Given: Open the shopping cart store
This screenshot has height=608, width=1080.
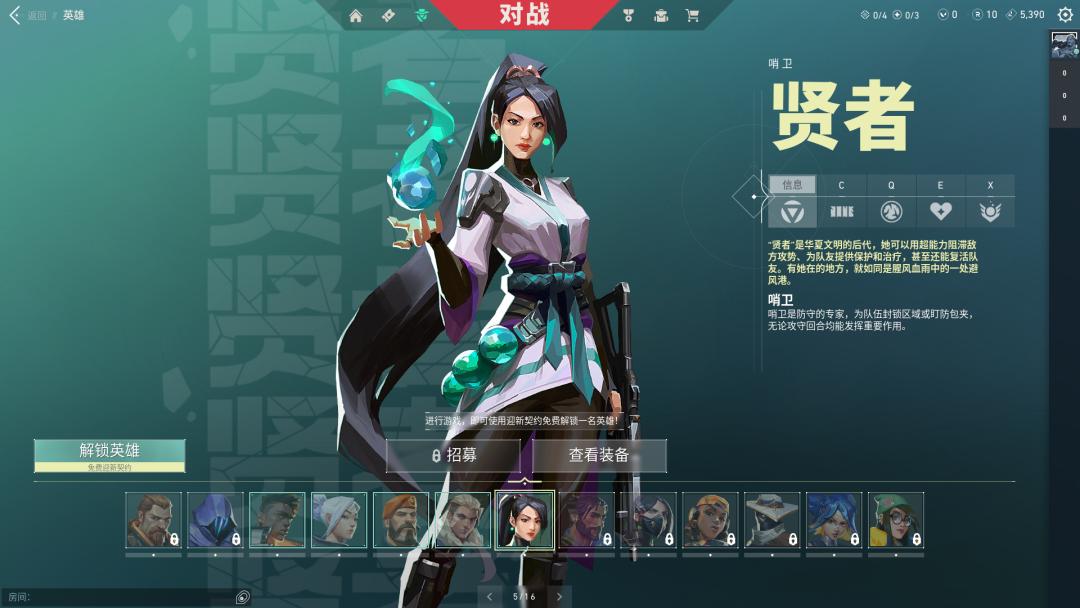Looking at the screenshot, I should (x=692, y=15).
